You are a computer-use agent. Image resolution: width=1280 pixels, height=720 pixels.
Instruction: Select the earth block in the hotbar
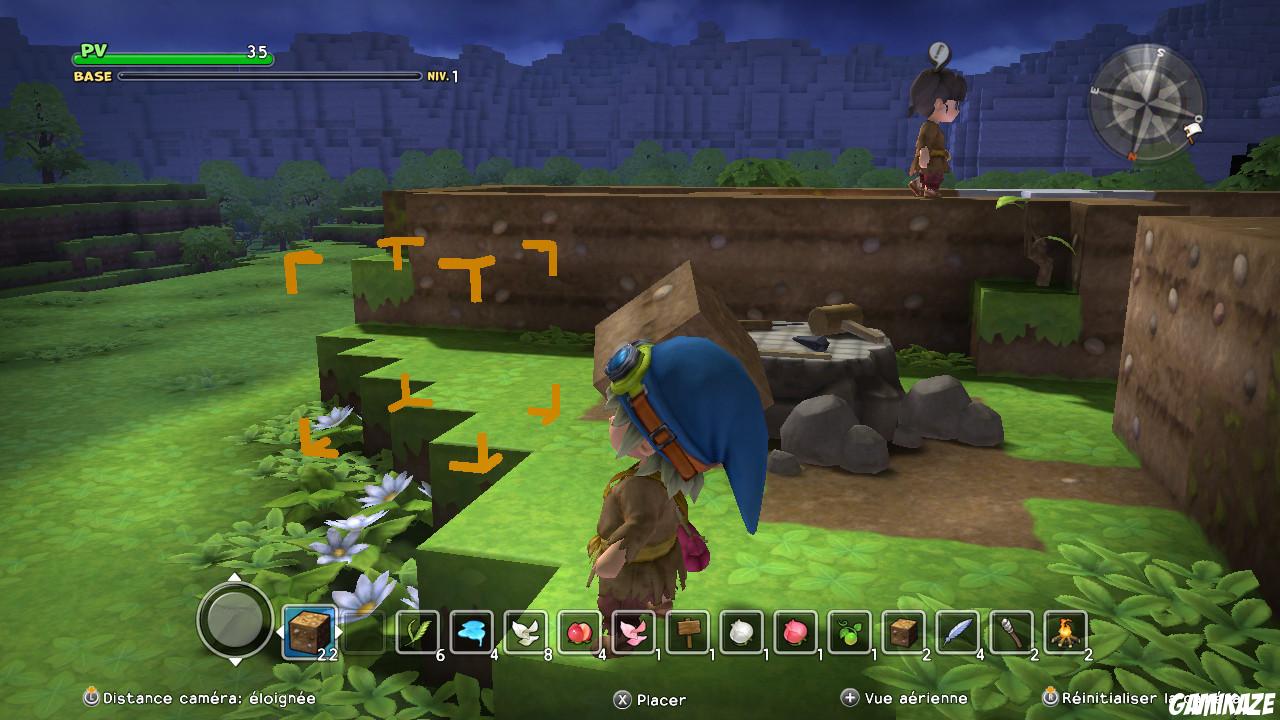pos(310,630)
